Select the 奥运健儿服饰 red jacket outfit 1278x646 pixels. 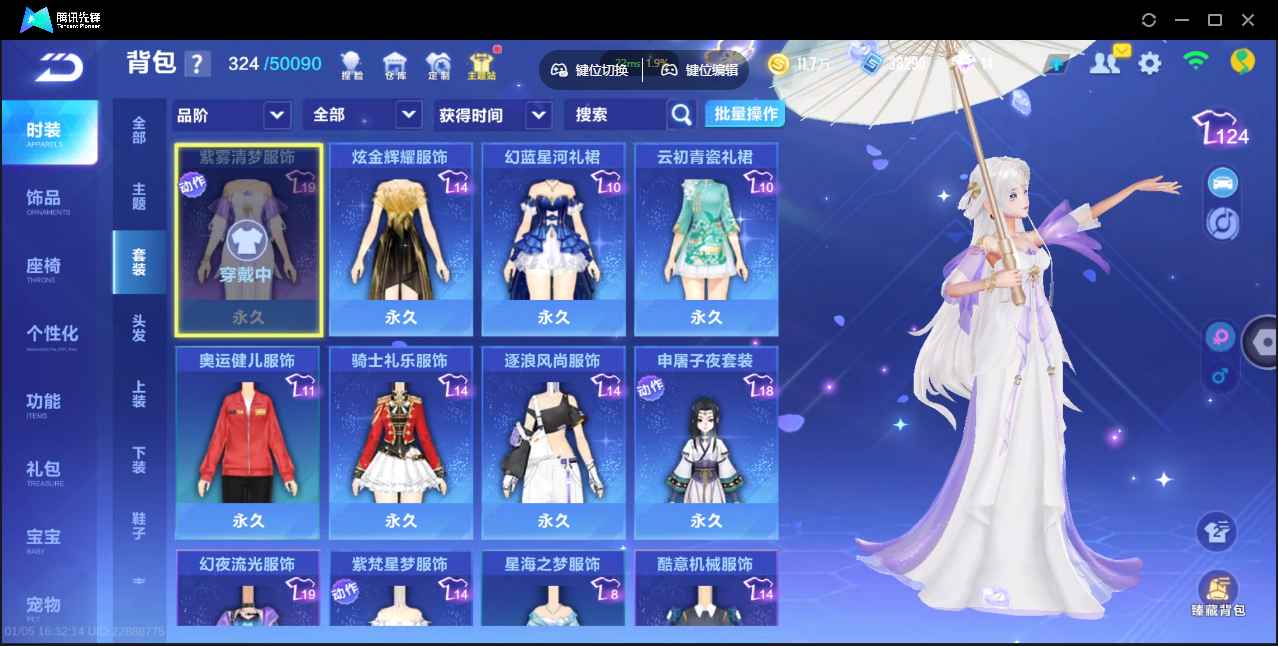click(248, 442)
